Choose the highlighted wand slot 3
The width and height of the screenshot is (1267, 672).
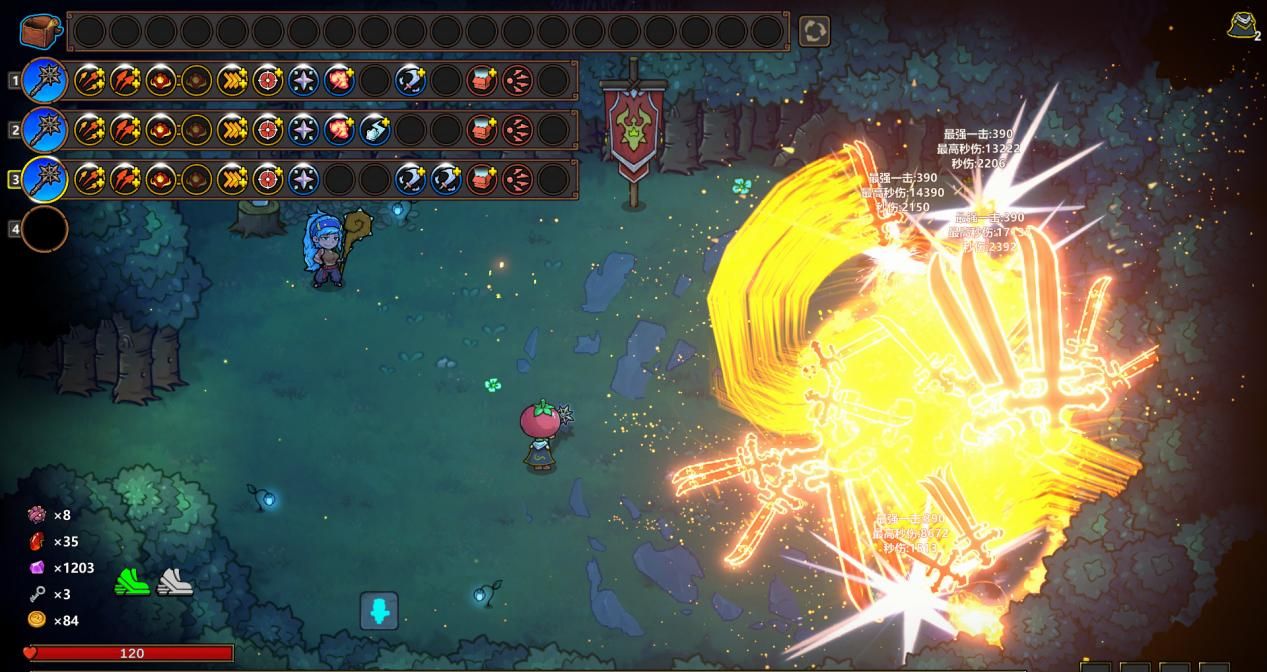44,180
